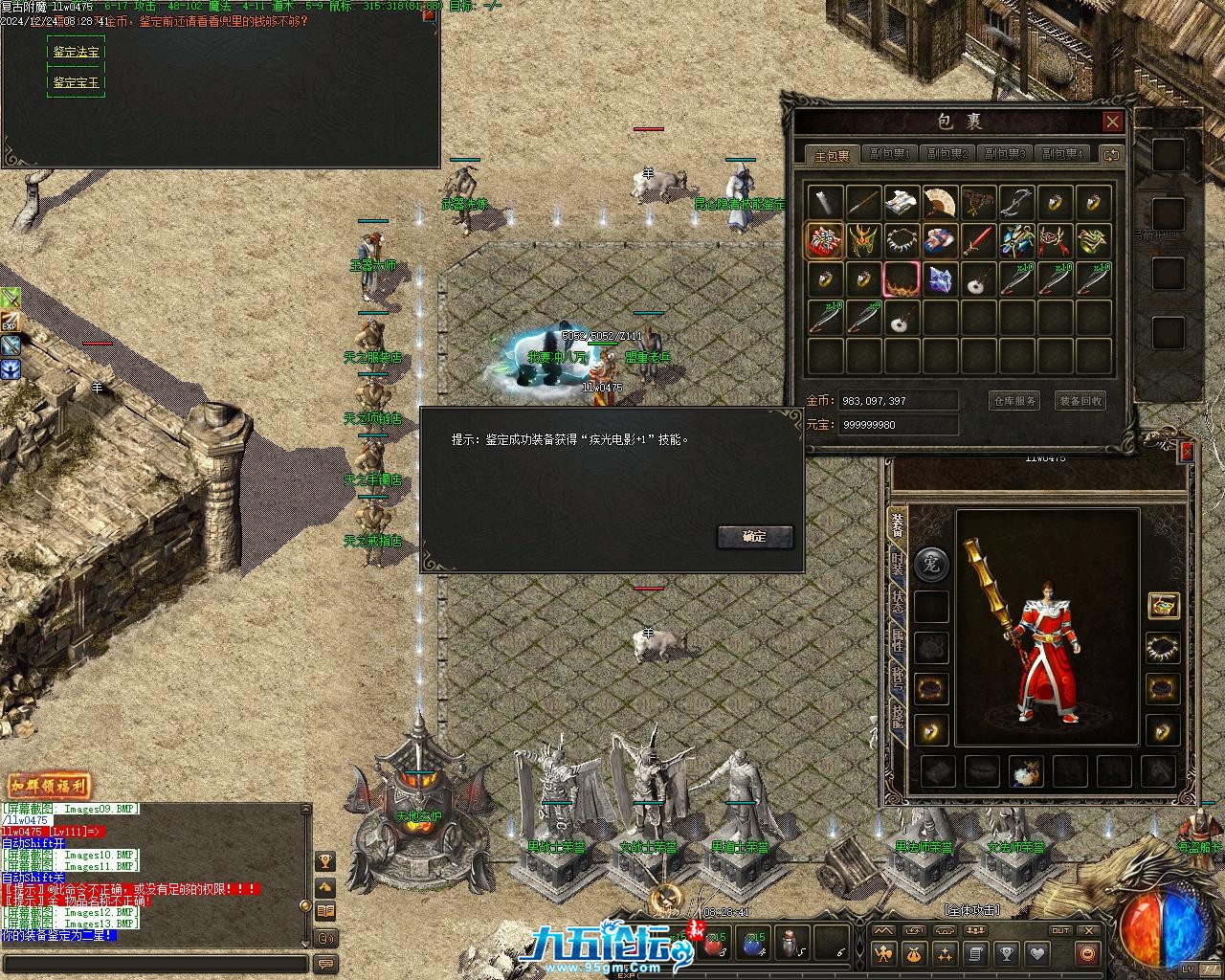1225x980 pixels.
Task: Use the red potion in the hotbar
Action: [713, 943]
